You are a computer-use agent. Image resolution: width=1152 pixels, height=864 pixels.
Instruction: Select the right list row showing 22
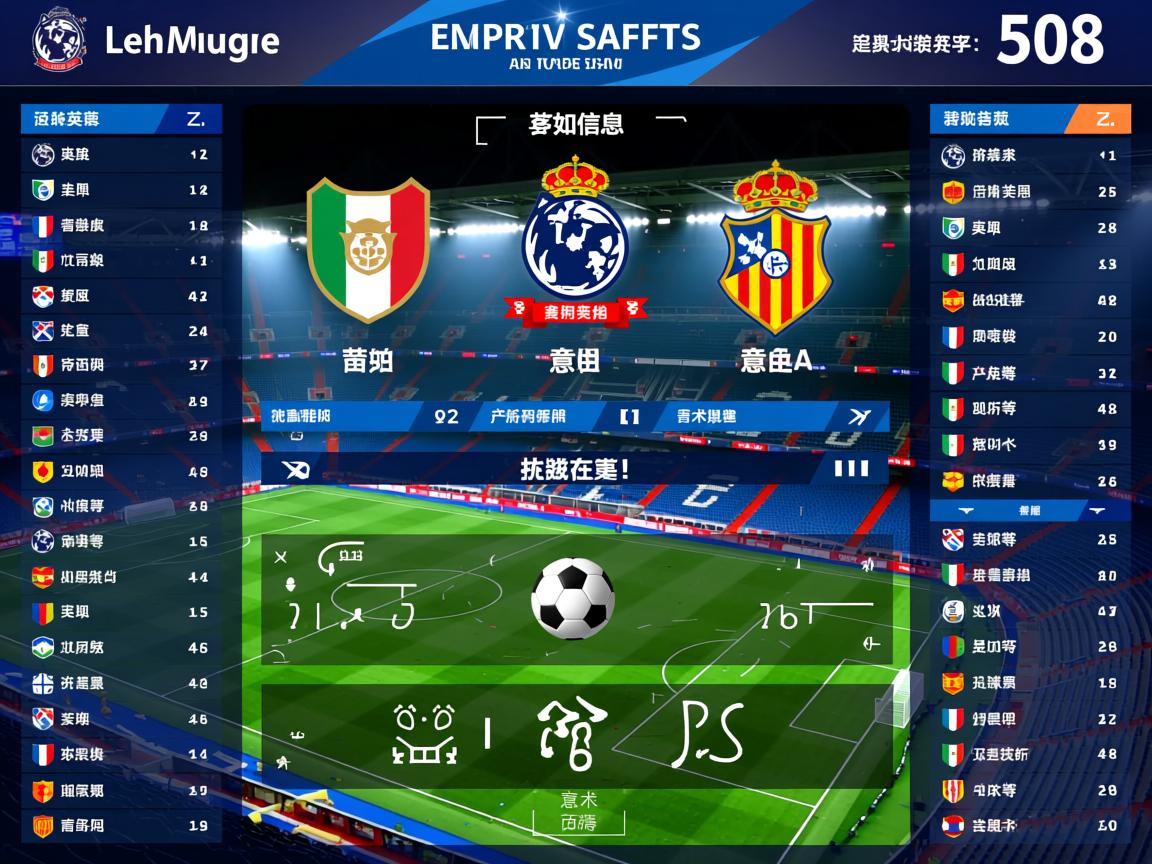1030,719
